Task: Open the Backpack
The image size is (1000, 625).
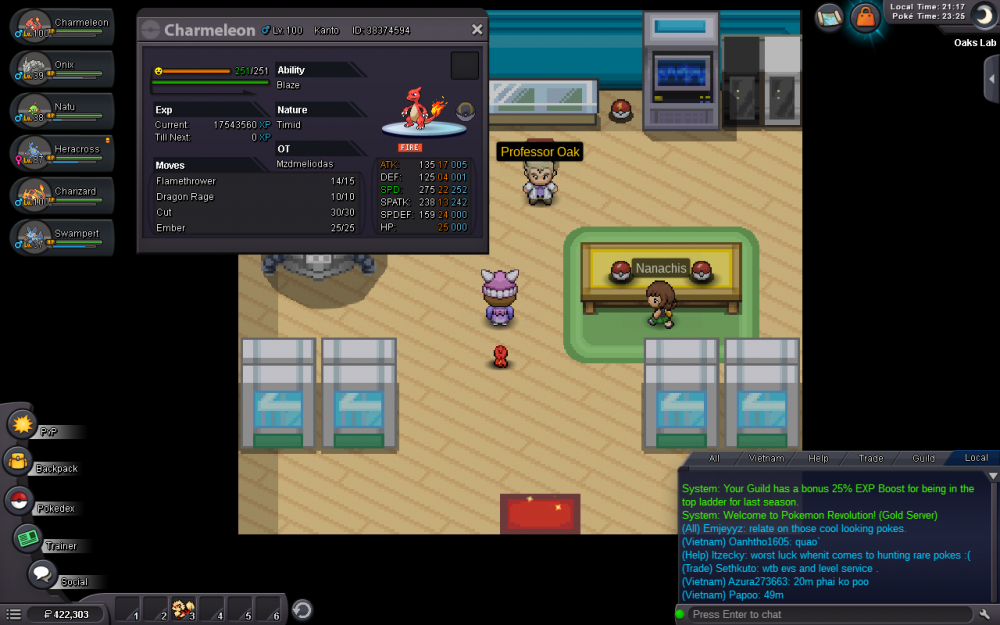Action: coord(20,461)
